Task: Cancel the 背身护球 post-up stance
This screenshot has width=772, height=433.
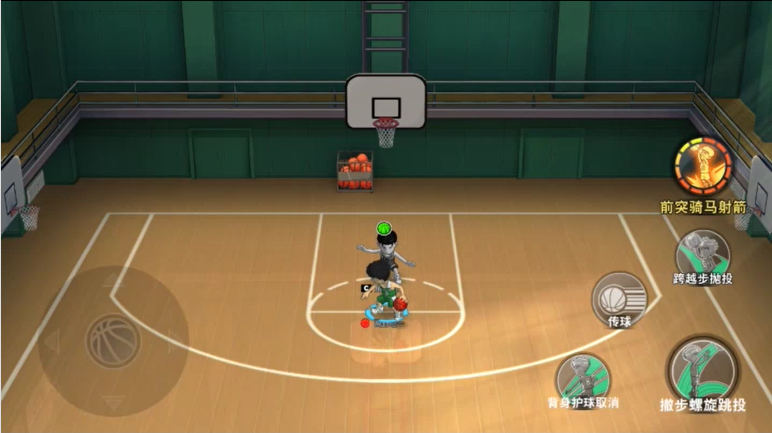Action: coord(583,376)
